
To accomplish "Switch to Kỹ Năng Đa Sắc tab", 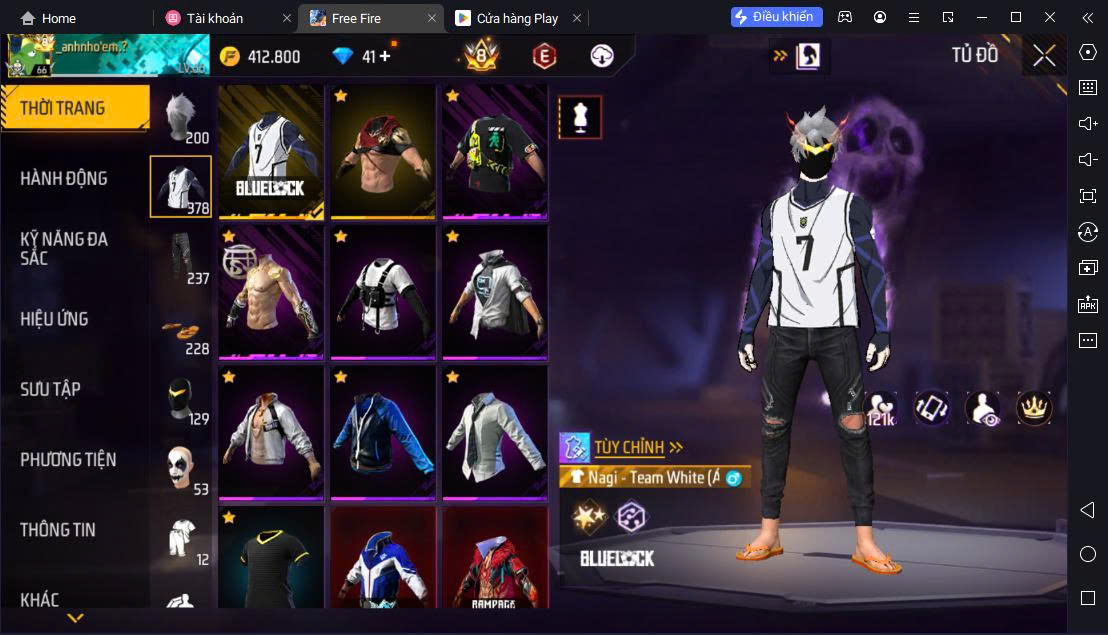I will coord(64,248).
